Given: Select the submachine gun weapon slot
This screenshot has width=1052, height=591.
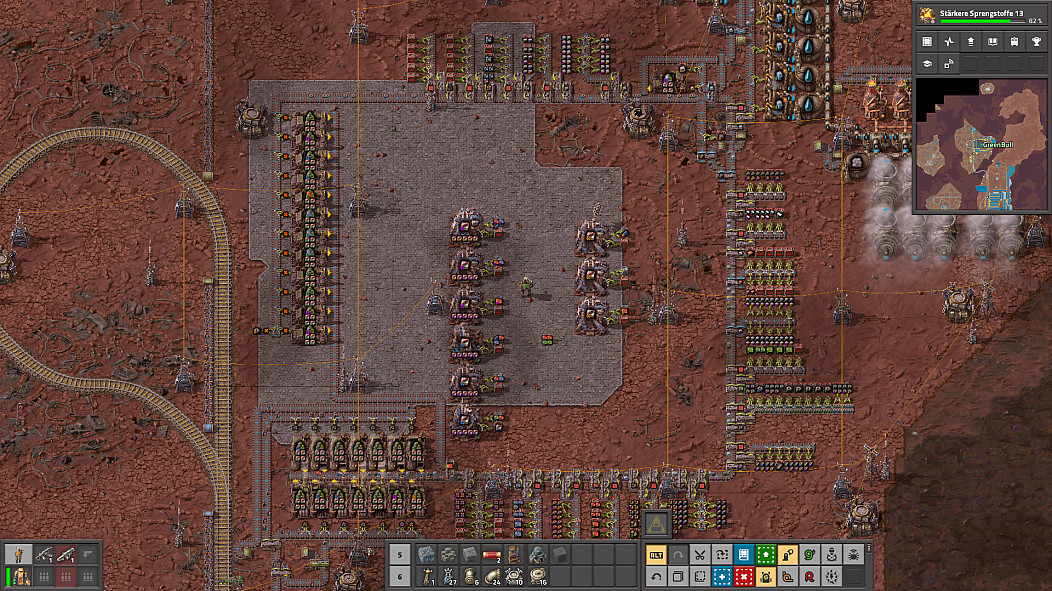Looking at the screenshot, I should [44, 554].
